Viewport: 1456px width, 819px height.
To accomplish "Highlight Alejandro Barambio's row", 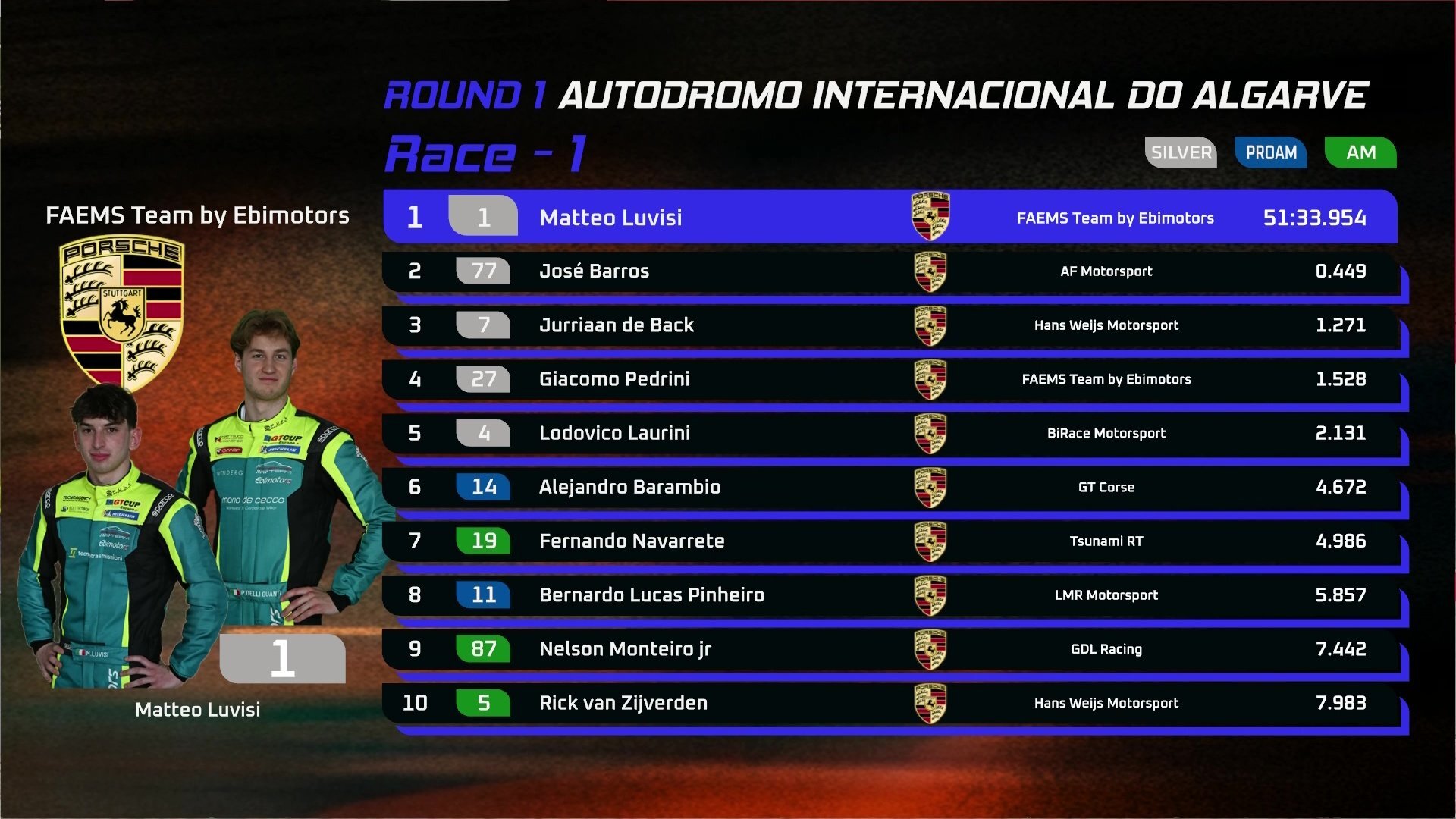I will click(x=889, y=487).
